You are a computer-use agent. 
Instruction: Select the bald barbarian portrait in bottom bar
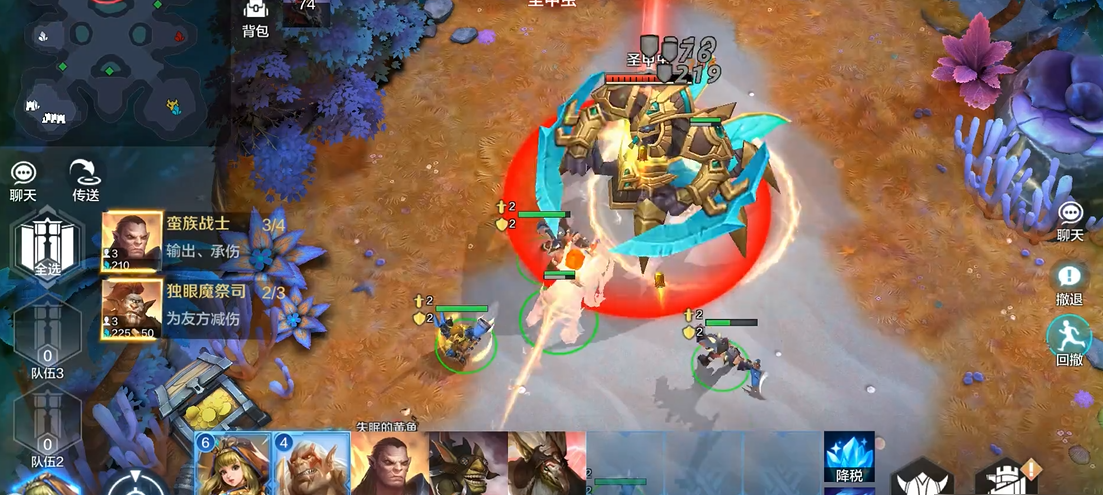[390, 465]
